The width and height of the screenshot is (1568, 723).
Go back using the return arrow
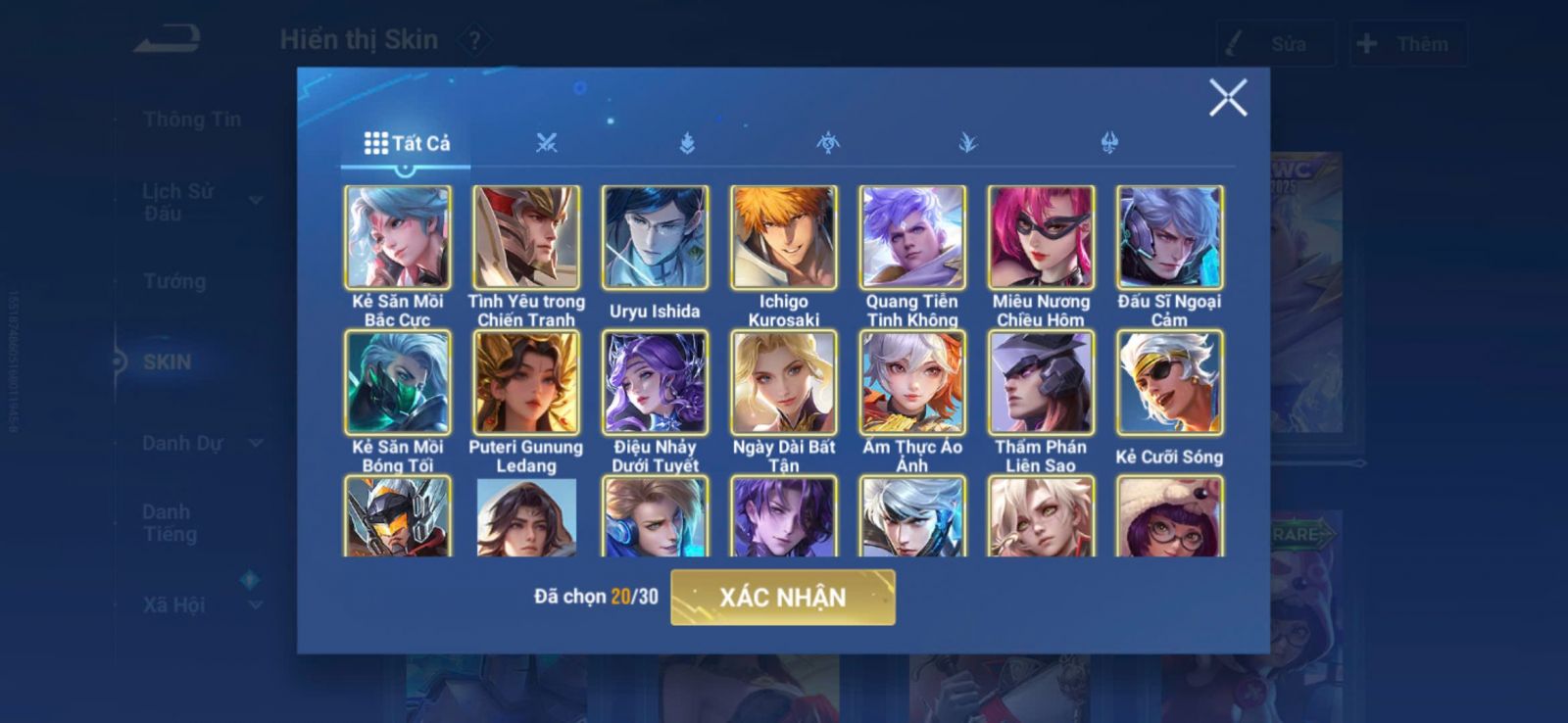coord(168,40)
